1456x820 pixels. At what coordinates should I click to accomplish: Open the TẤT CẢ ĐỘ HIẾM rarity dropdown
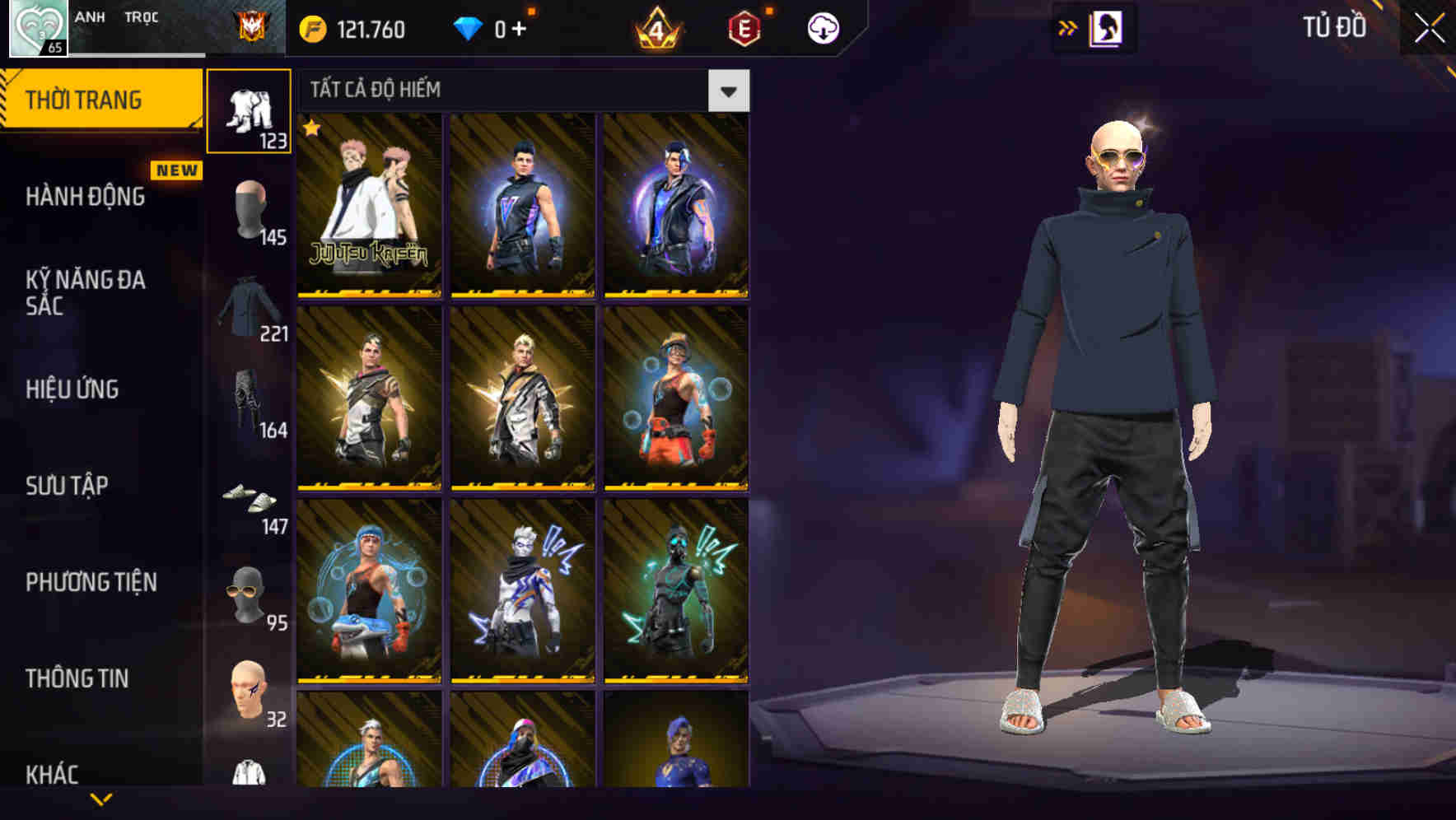[494, 91]
